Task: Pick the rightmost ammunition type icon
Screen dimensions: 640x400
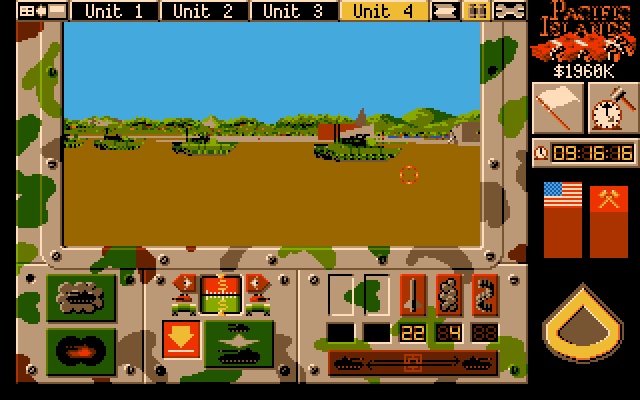Action: (x=484, y=295)
